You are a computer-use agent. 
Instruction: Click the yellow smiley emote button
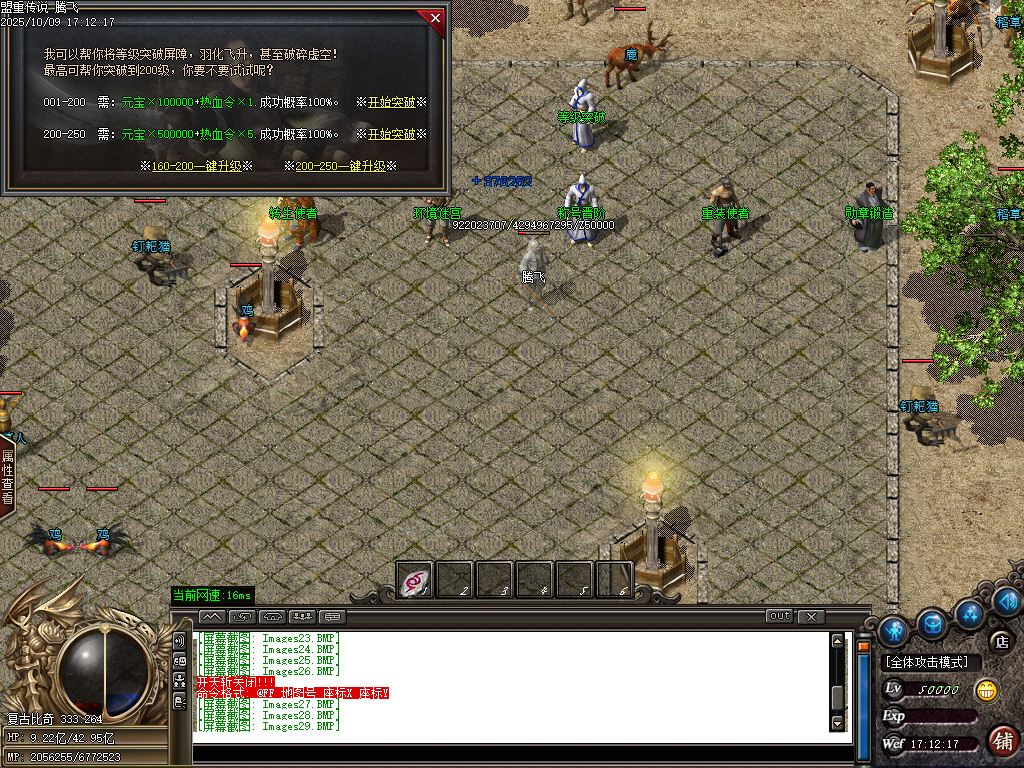click(986, 689)
